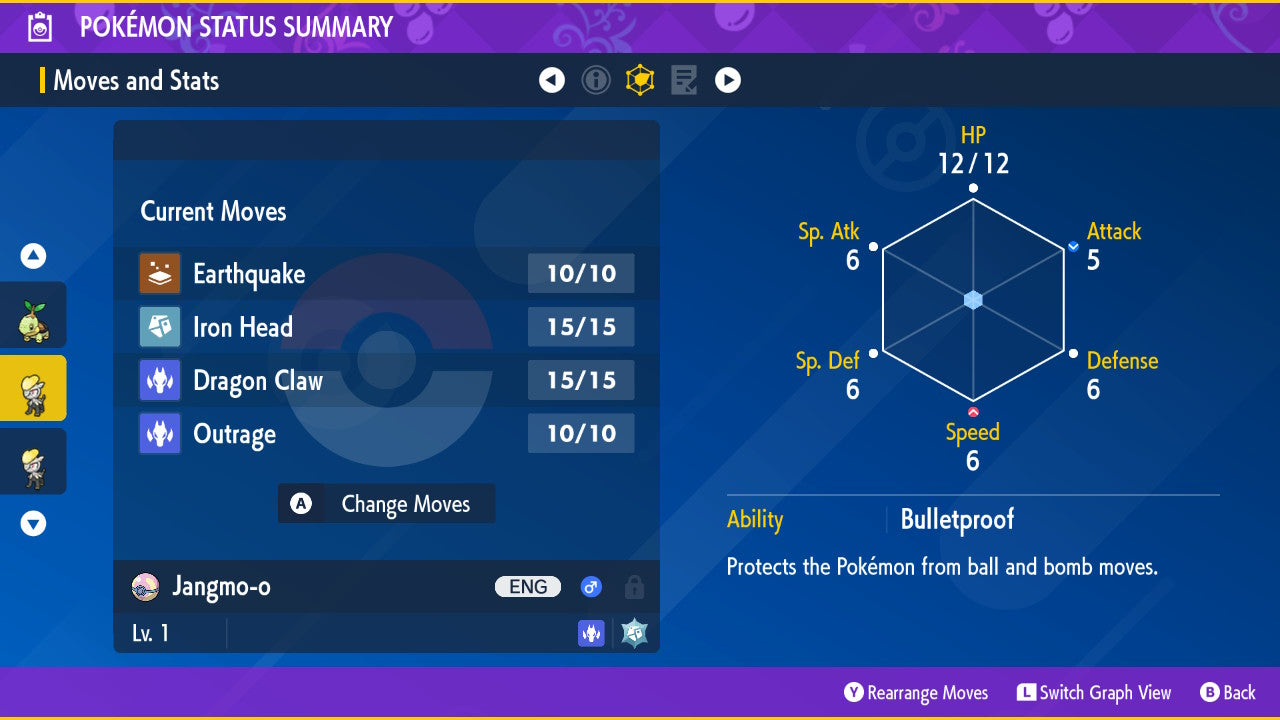The image size is (1280, 720).
Task: Go to next summary page arrow
Action: [728, 80]
